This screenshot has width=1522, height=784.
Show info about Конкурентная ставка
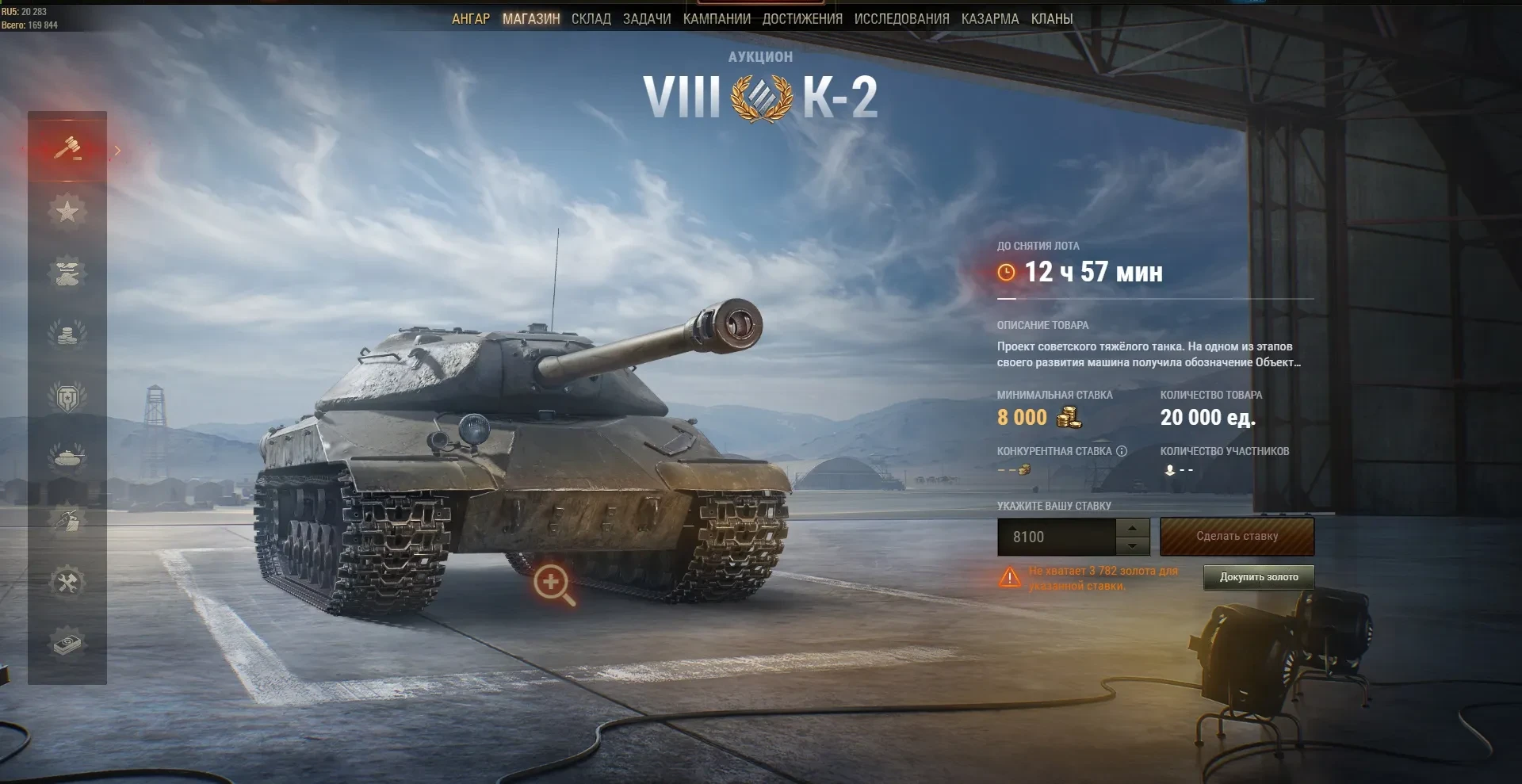[1122, 451]
